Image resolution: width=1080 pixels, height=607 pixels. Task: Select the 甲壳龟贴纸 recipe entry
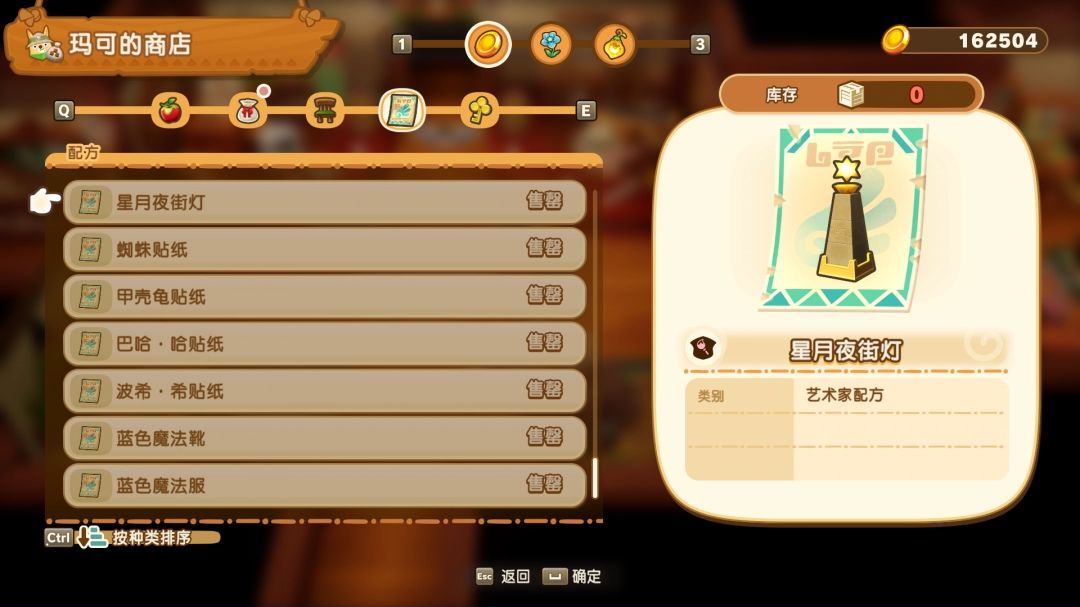324,296
